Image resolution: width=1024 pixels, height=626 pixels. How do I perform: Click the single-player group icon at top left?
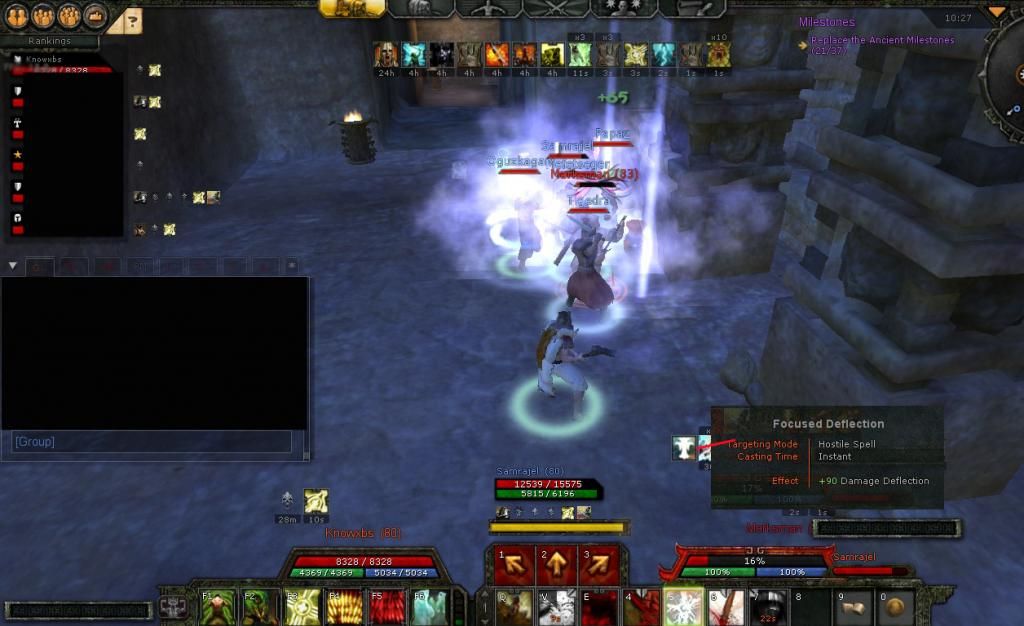tap(17, 16)
